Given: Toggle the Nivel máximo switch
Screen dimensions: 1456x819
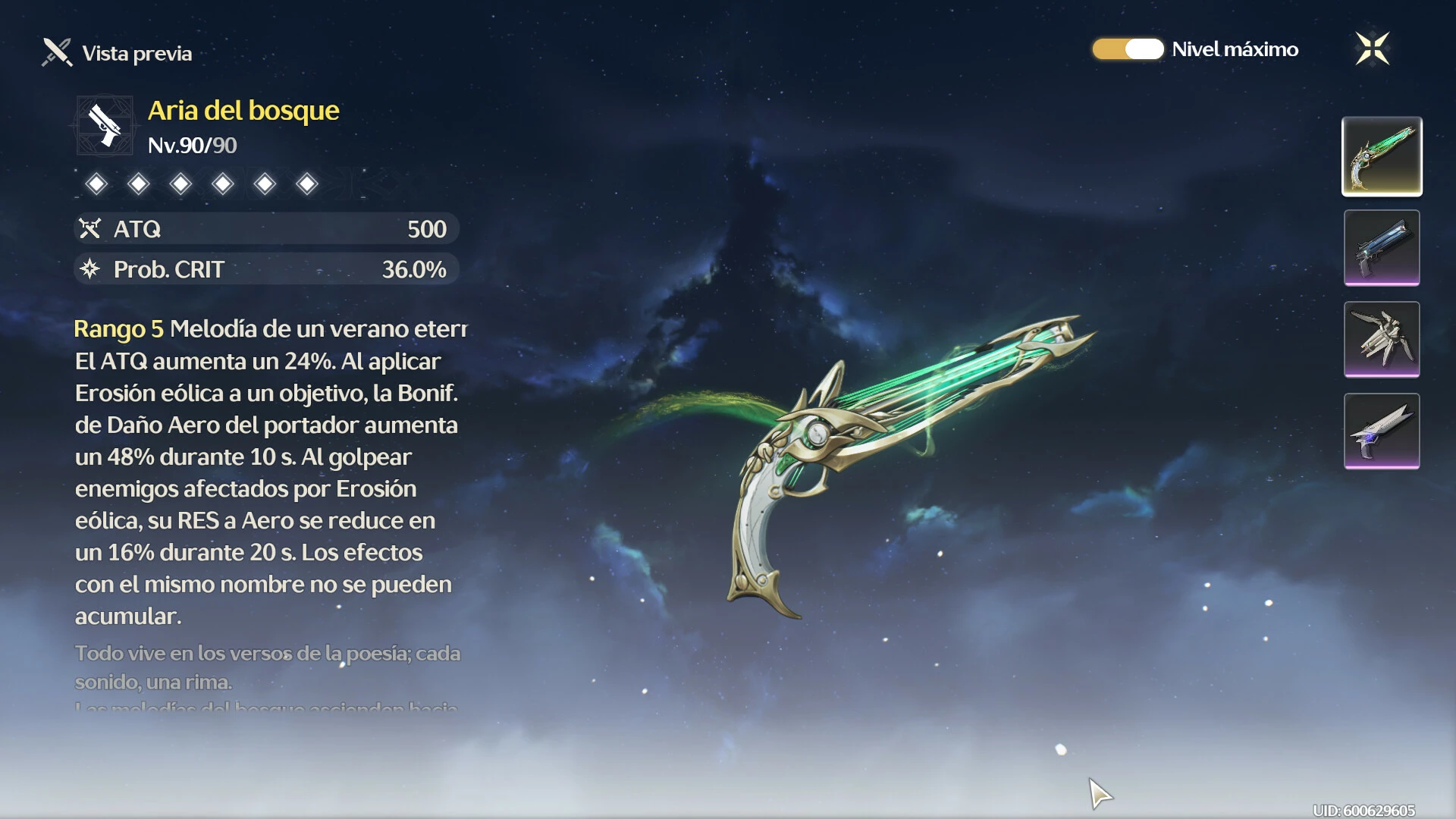Looking at the screenshot, I should click(x=1128, y=49).
